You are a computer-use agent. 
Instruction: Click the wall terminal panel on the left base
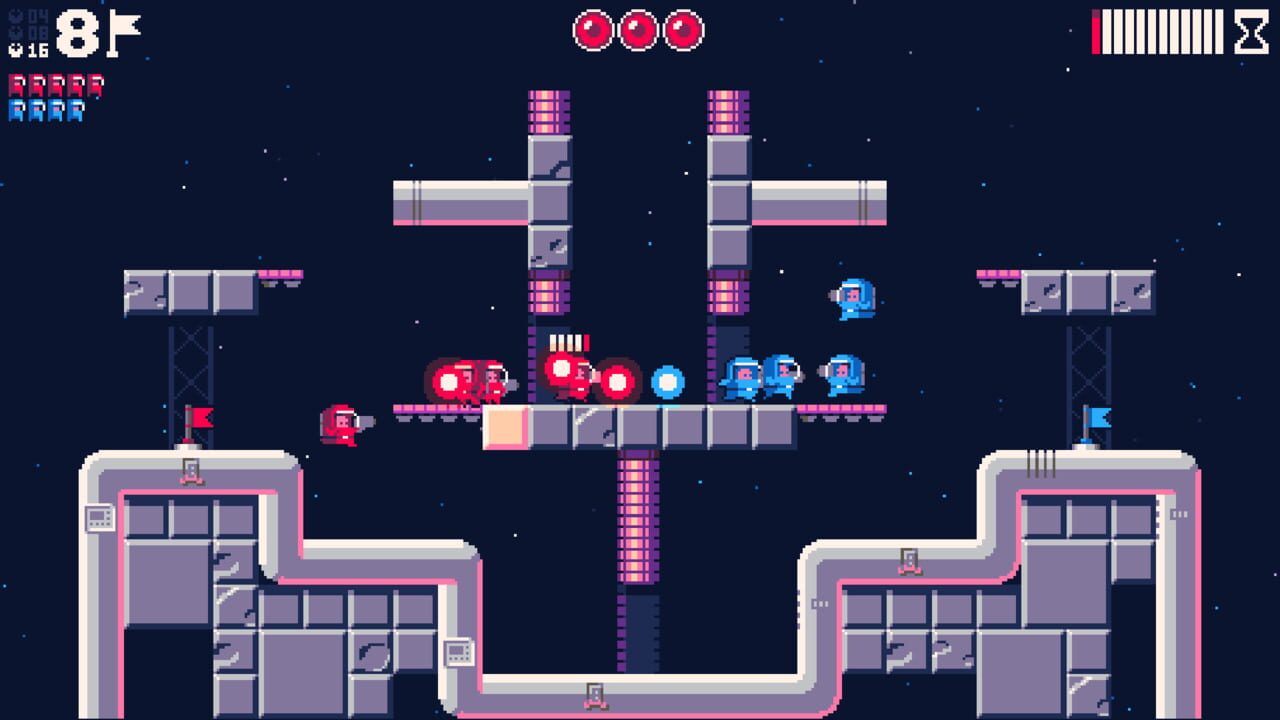click(99, 518)
